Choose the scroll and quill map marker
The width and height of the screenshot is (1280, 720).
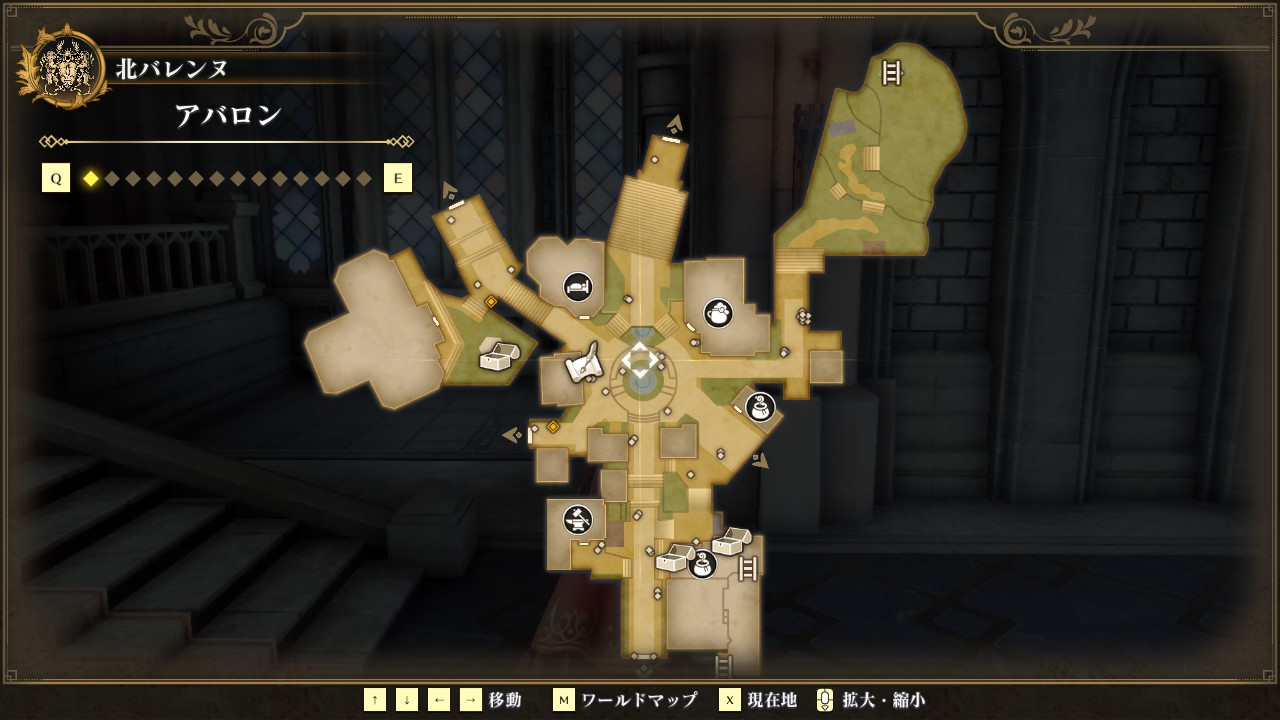click(x=584, y=364)
